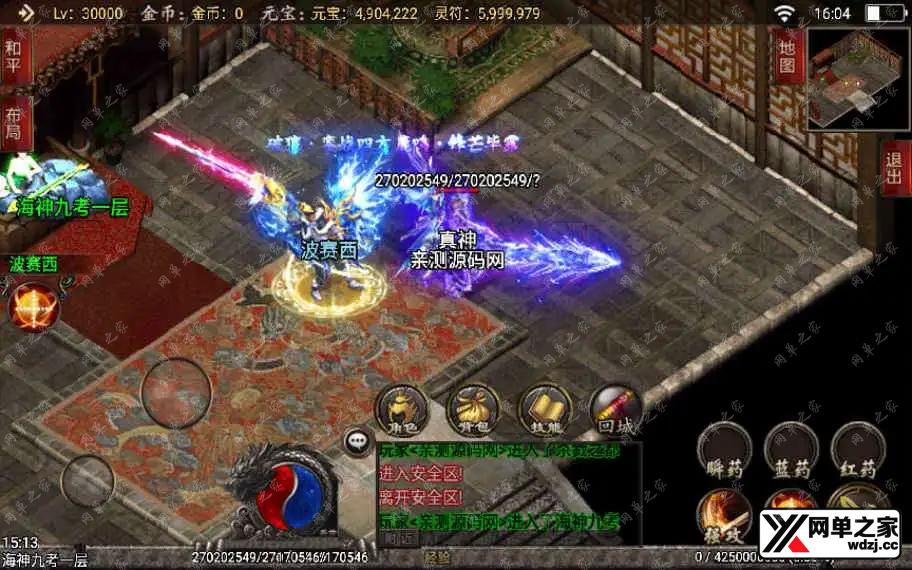This screenshot has height=570, width=912.
Task: Tap the small round button below the joystick
Action: point(87,481)
